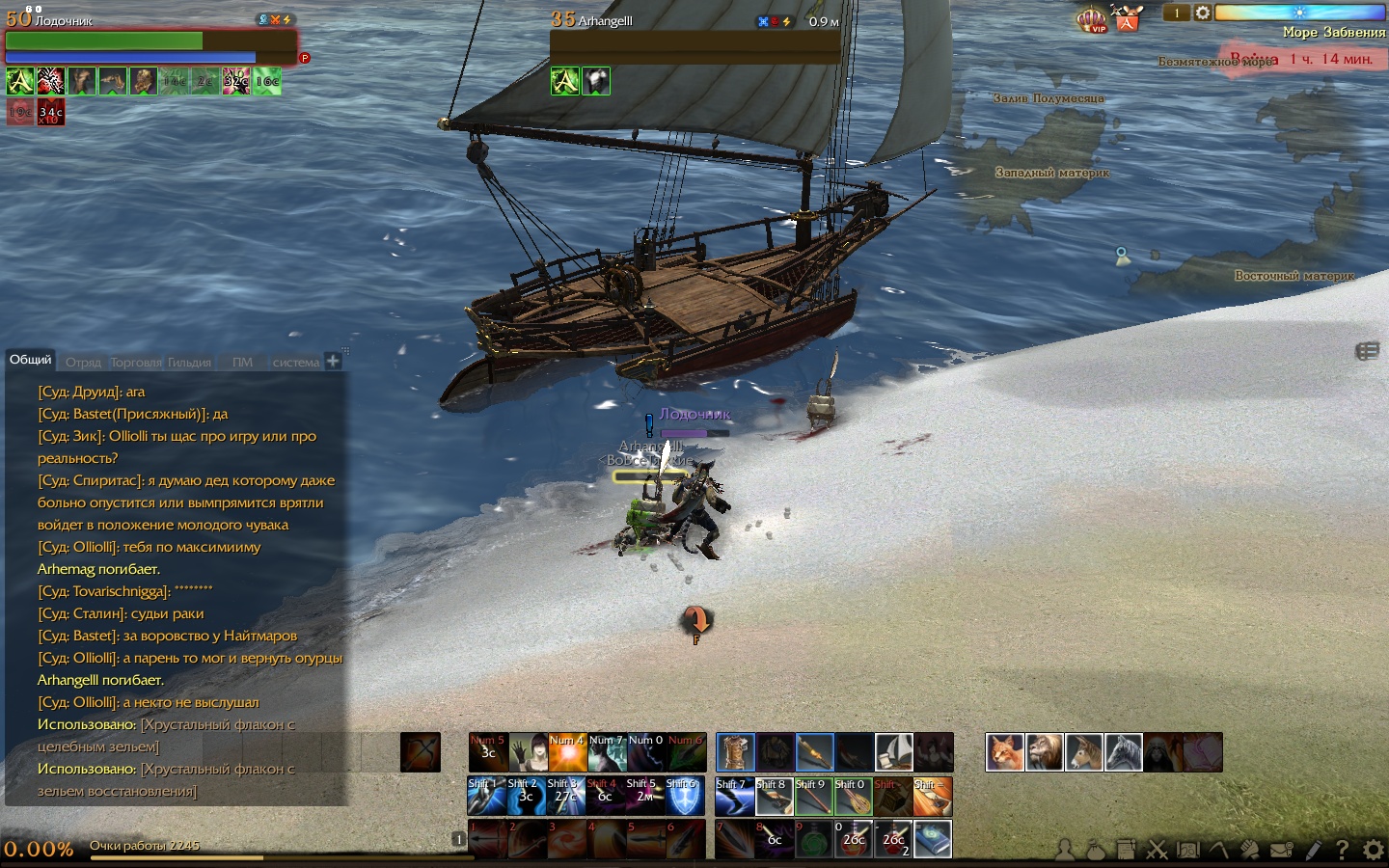Open the Торговля chat tab
This screenshot has height=868, width=1389.
137,363
